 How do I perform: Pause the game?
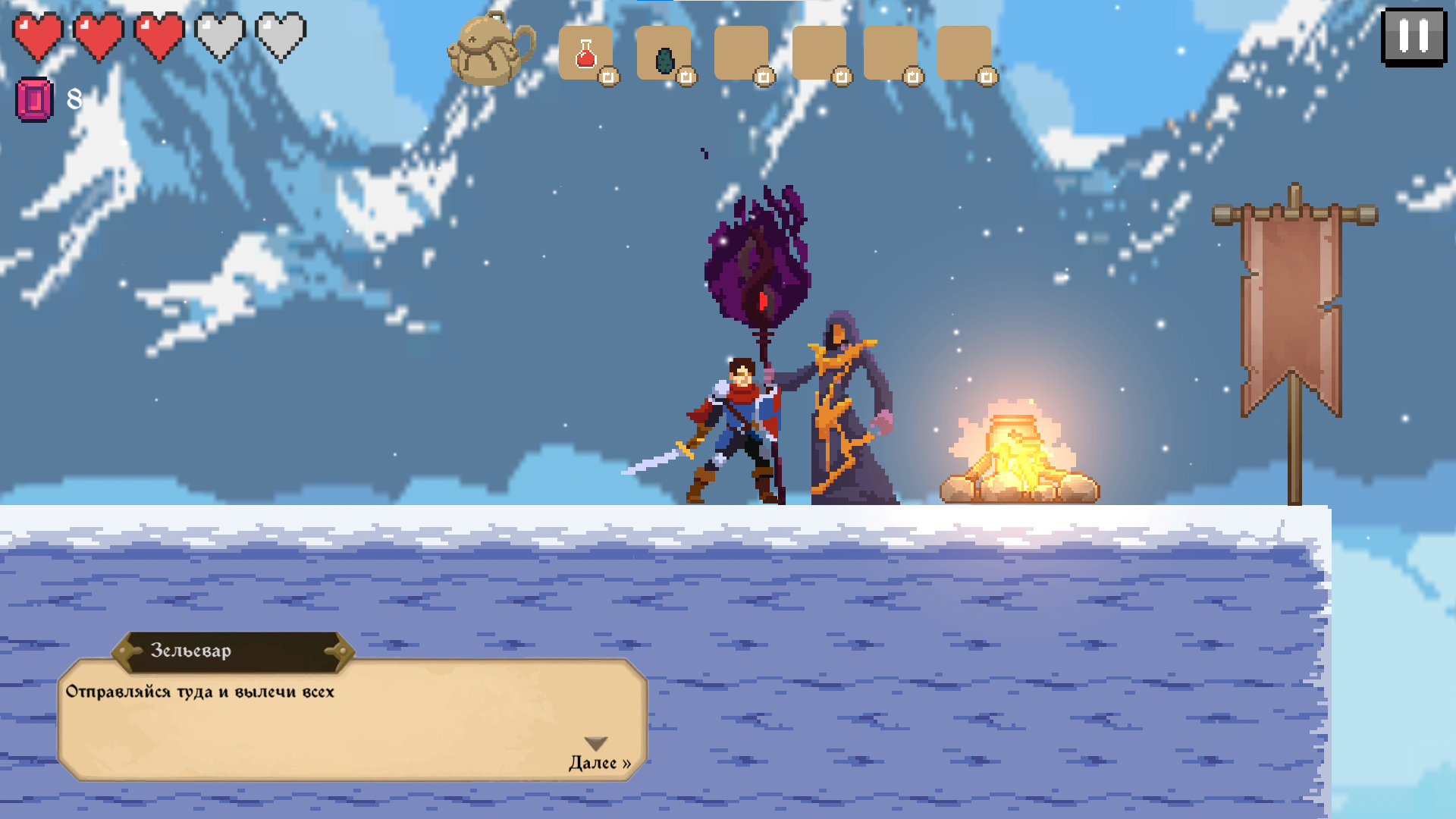pyautogui.click(x=1413, y=36)
